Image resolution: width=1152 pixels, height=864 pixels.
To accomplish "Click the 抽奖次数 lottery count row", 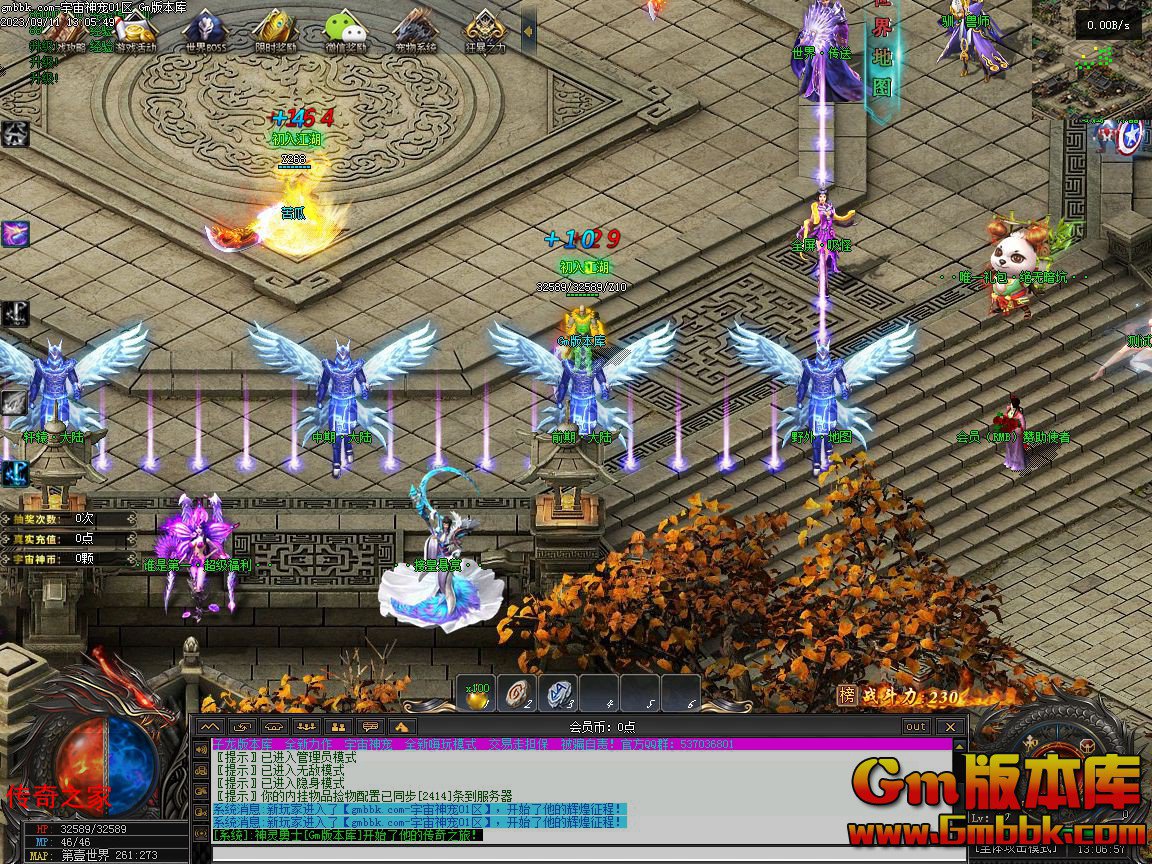I will pyautogui.click(x=68, y=518).
